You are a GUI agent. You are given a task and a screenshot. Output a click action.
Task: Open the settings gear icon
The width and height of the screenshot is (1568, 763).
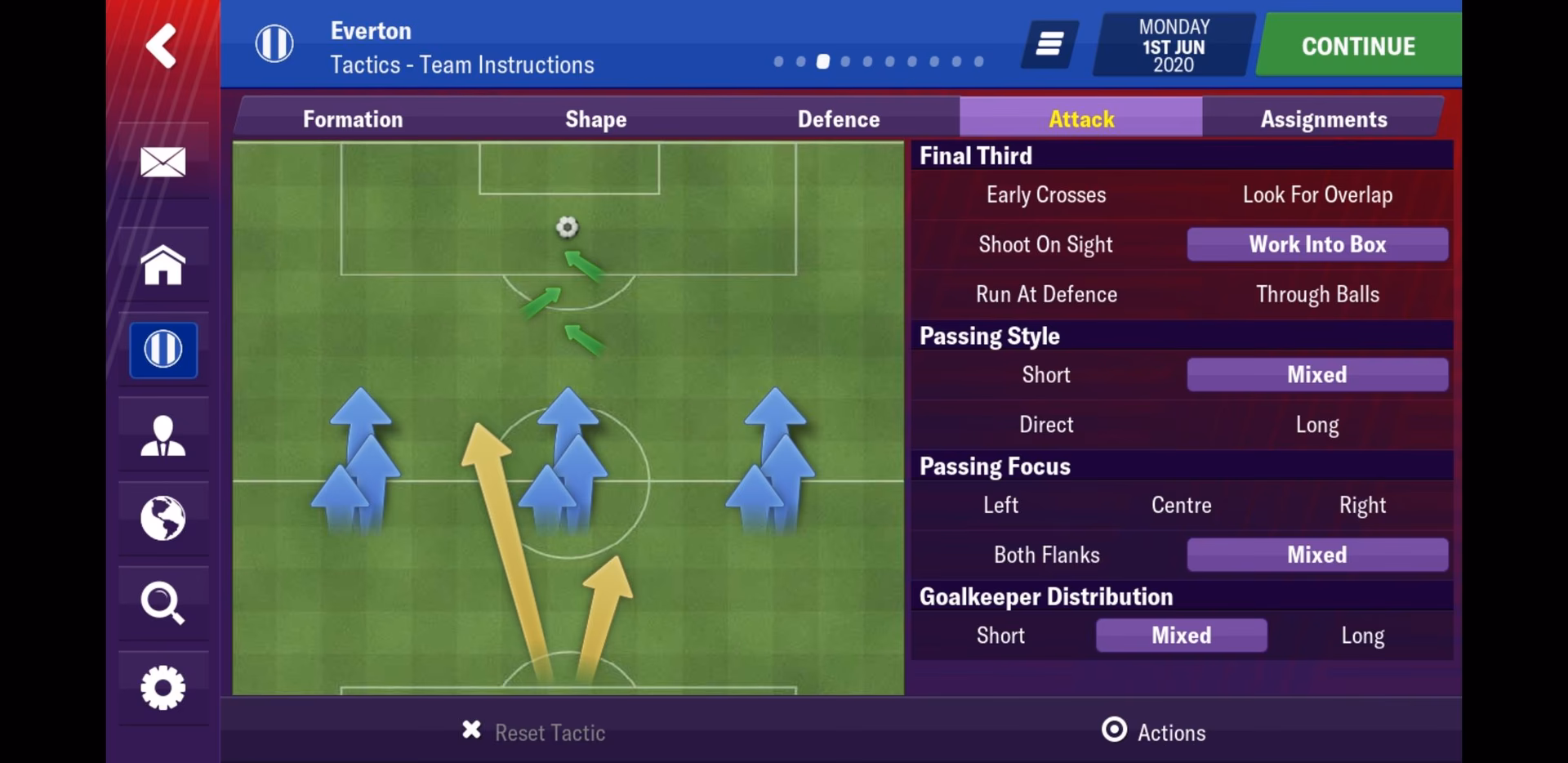point(163,689)
